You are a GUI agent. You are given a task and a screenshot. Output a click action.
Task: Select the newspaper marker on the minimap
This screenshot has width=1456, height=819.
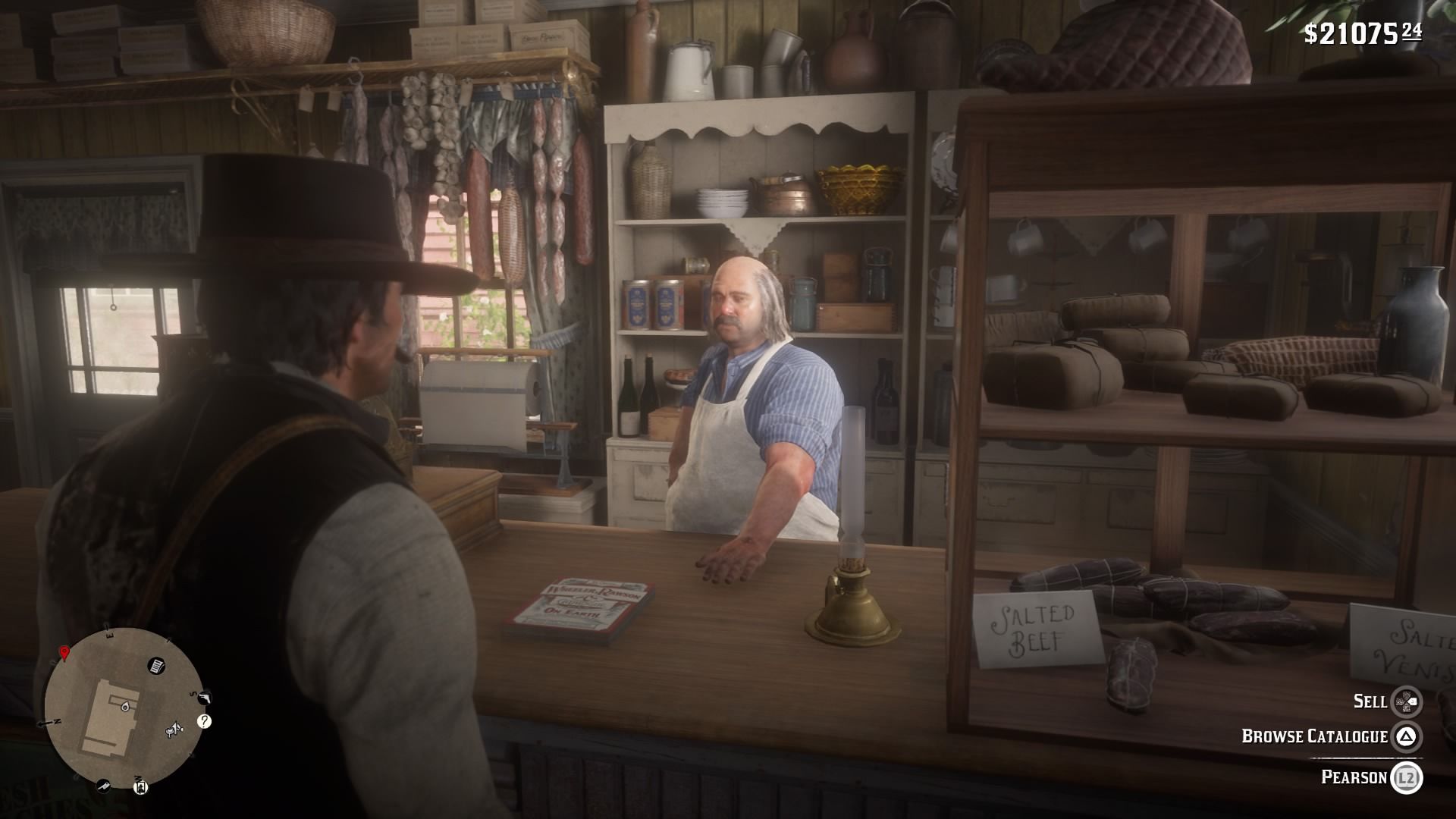click(x=157, y=665)
